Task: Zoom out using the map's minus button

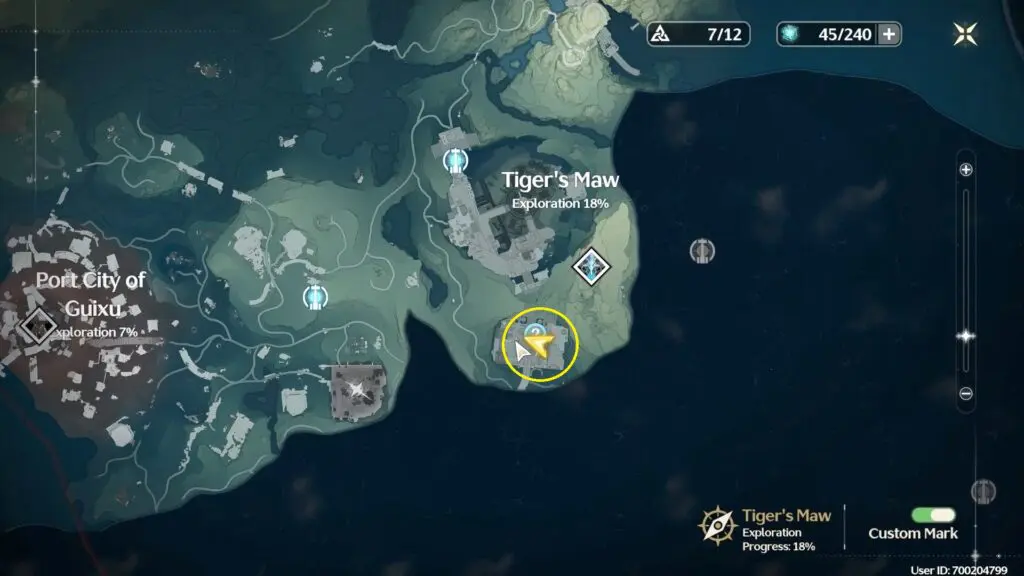Action: tap(966, 394)
